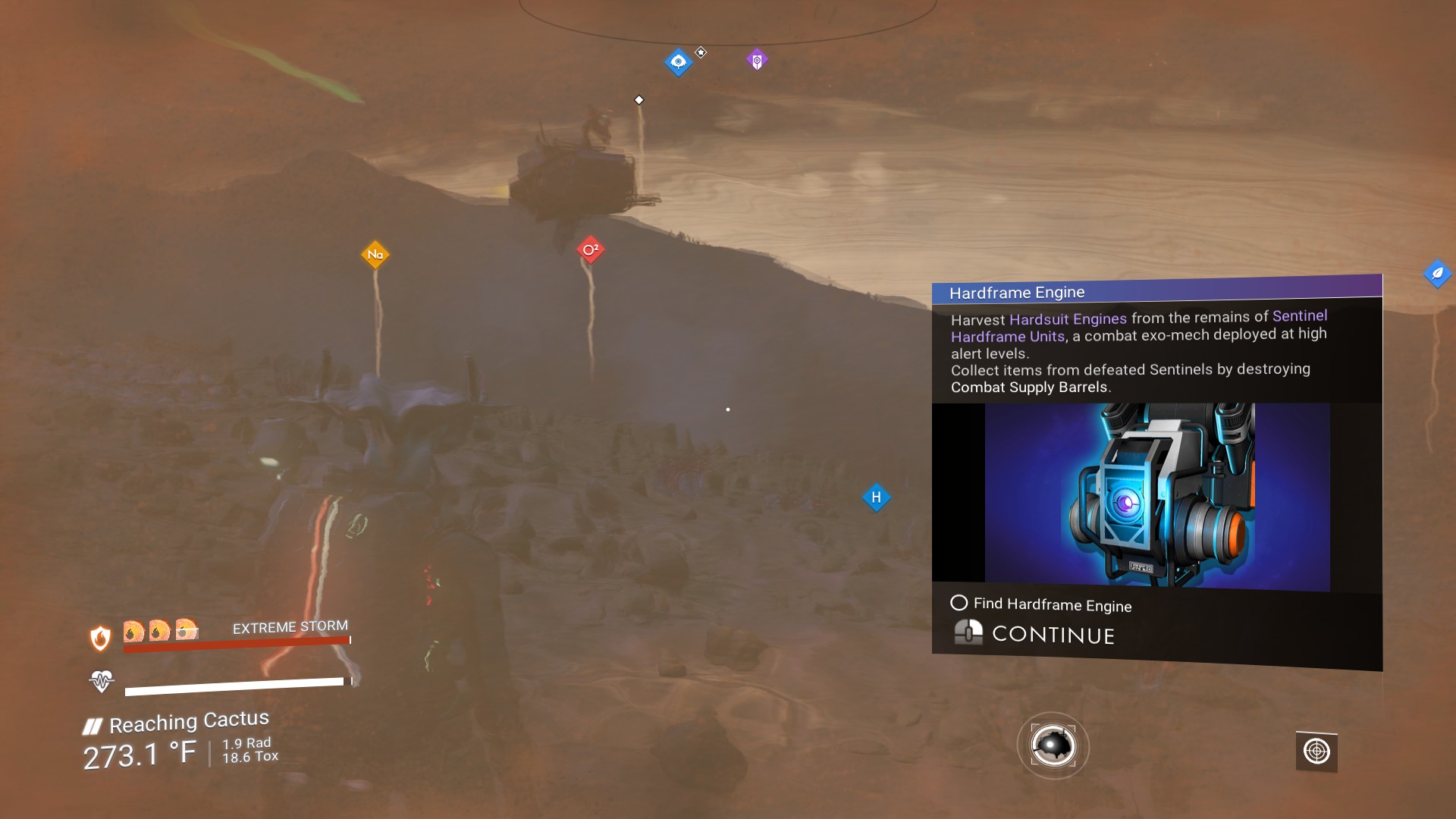Select the blue eye compass marker
Image resolution: width=1456 pixels, height=819 pixels.
(678, 61)
